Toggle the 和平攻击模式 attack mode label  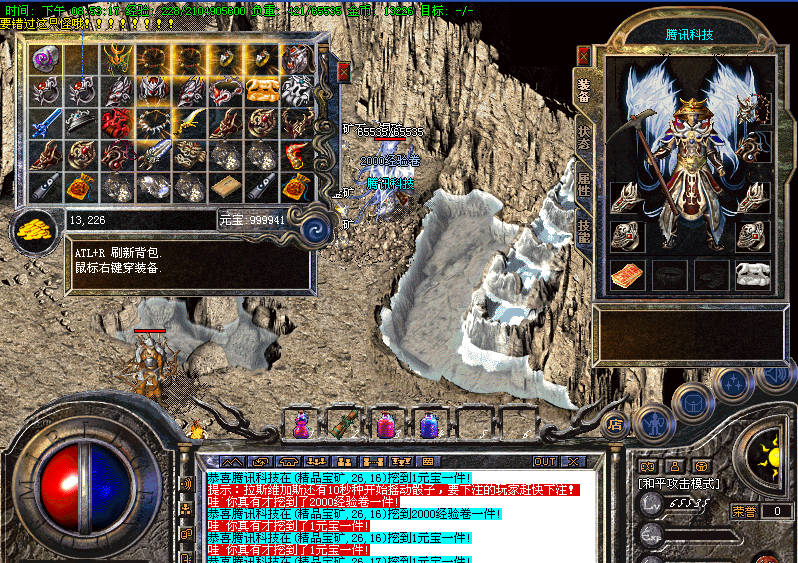(x=679, y=483)
